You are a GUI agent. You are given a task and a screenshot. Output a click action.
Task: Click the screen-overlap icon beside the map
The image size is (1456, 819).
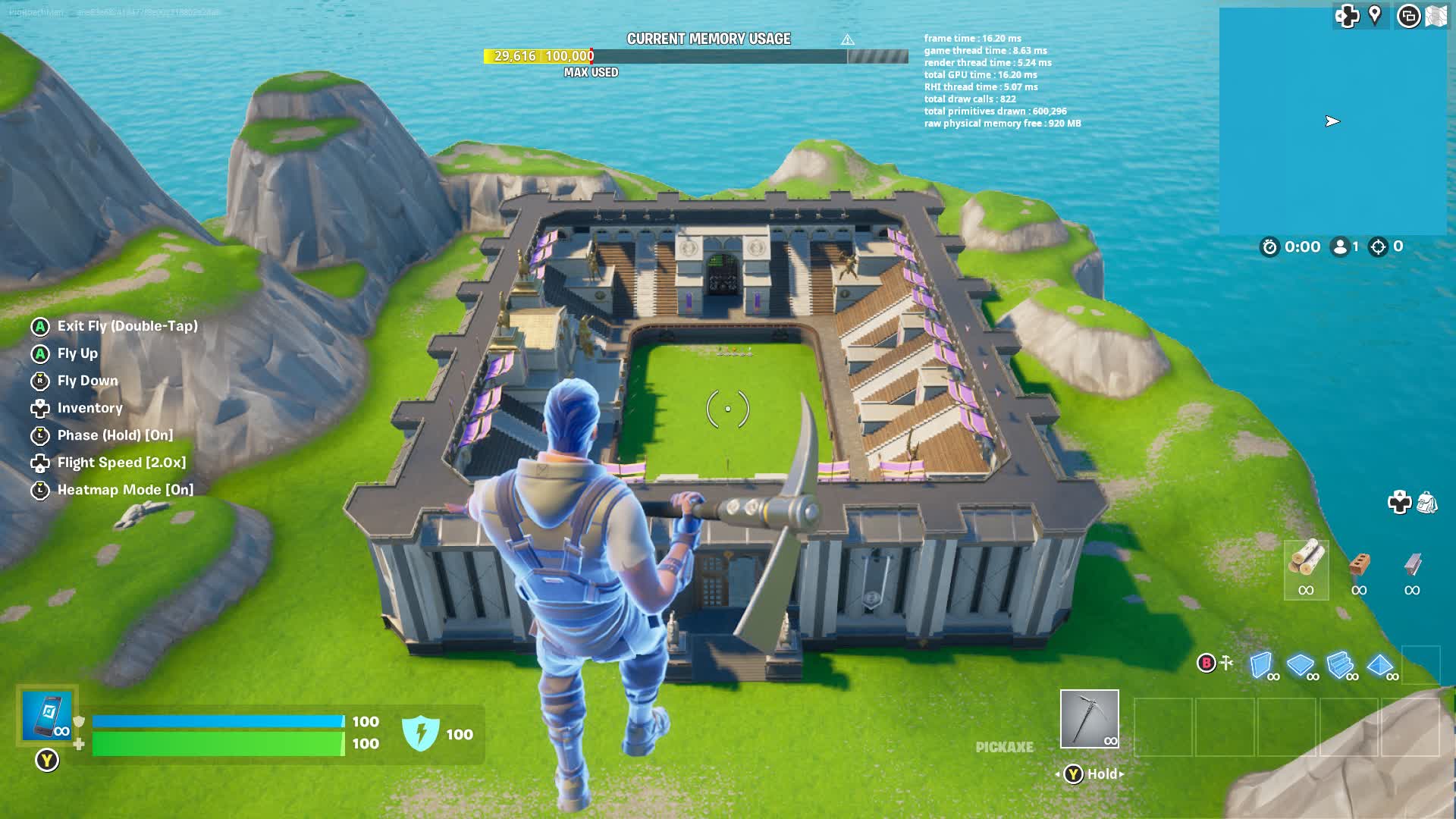tap(1409, 16)
